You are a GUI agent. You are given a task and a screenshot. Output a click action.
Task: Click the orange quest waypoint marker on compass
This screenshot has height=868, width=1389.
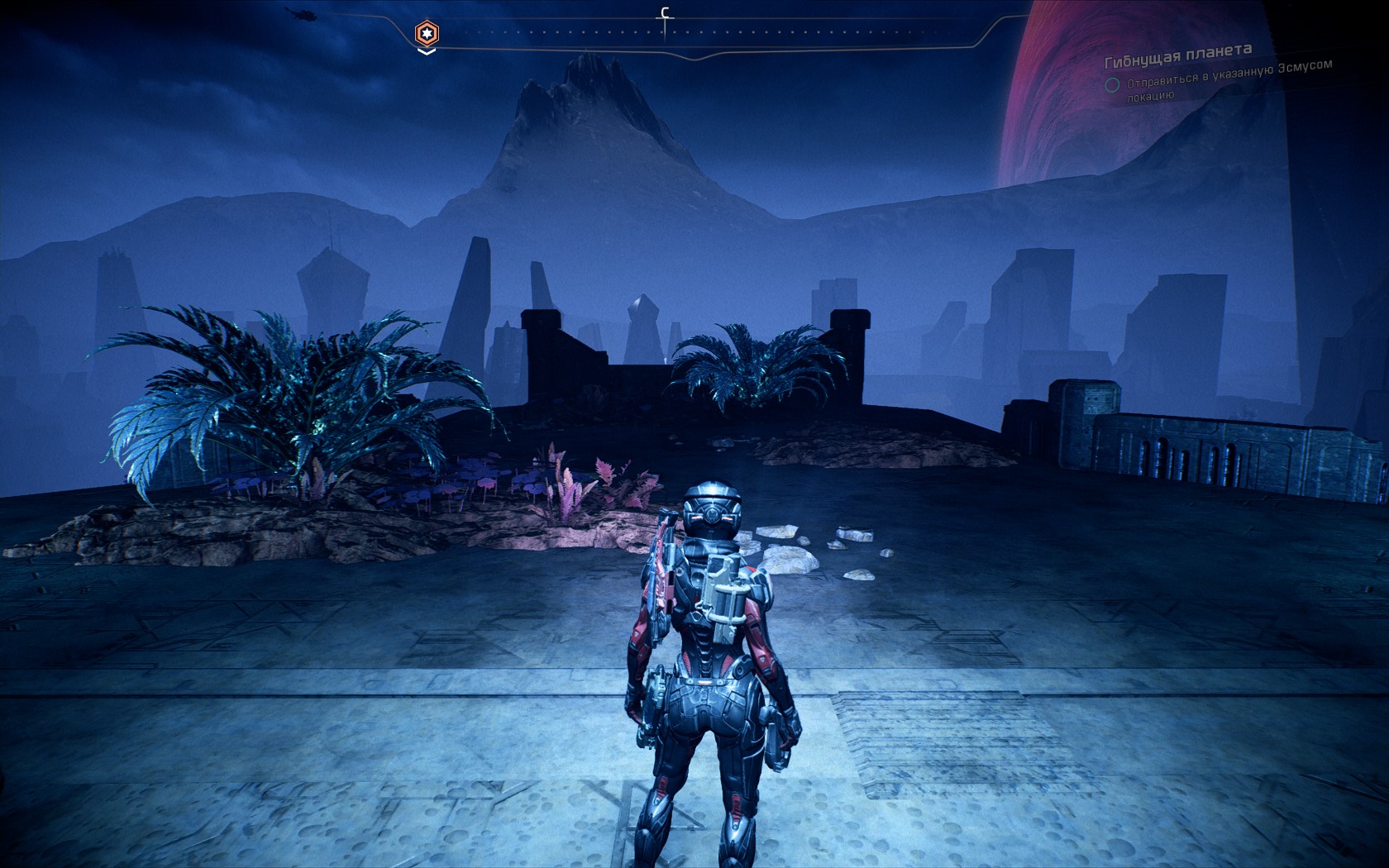(x=427, y=34)
